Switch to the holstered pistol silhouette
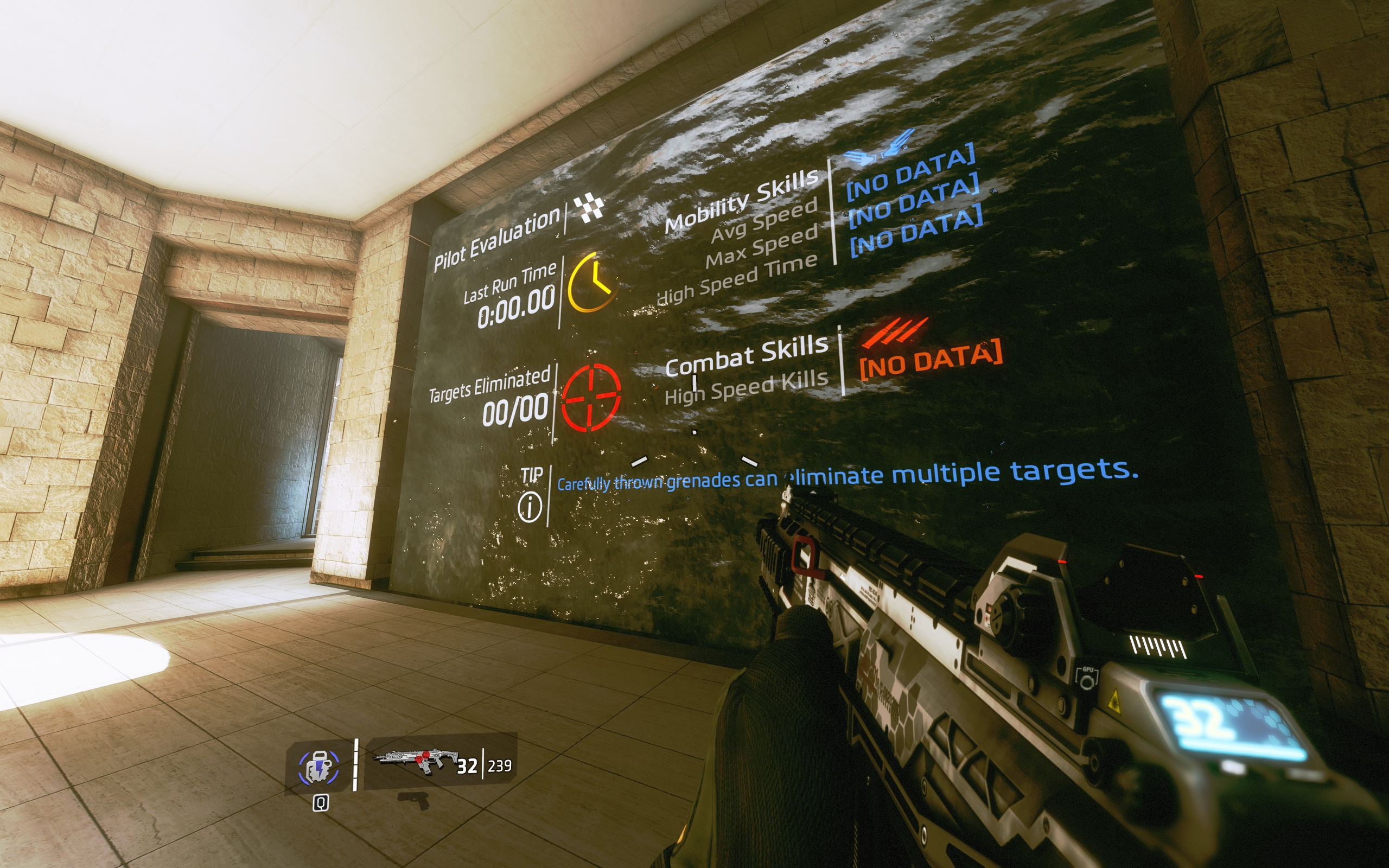The width and height of the screenshot is (1389, 868). [414, 800]
